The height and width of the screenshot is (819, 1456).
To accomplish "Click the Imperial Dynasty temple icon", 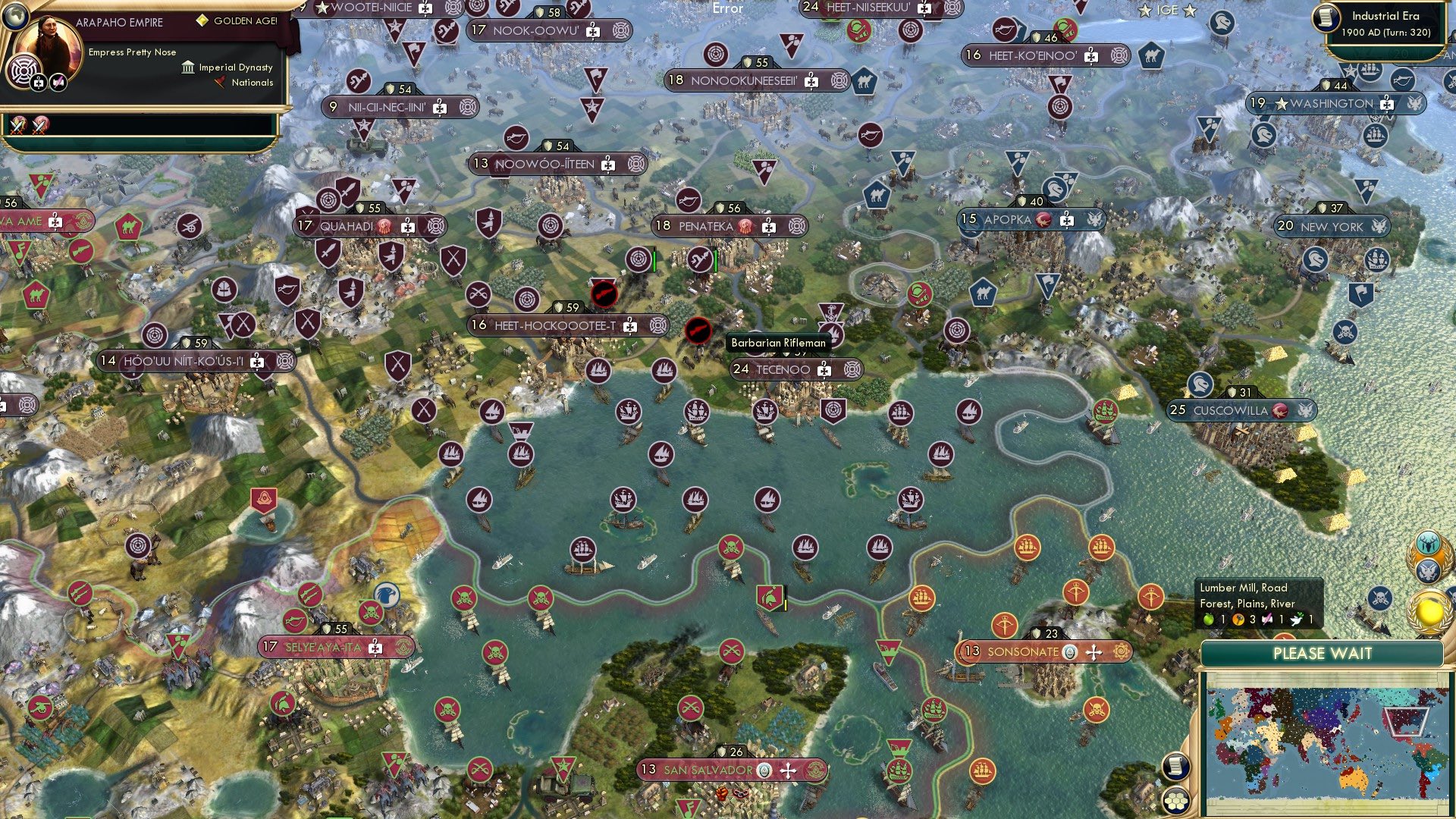I will (x=188, y=67).
